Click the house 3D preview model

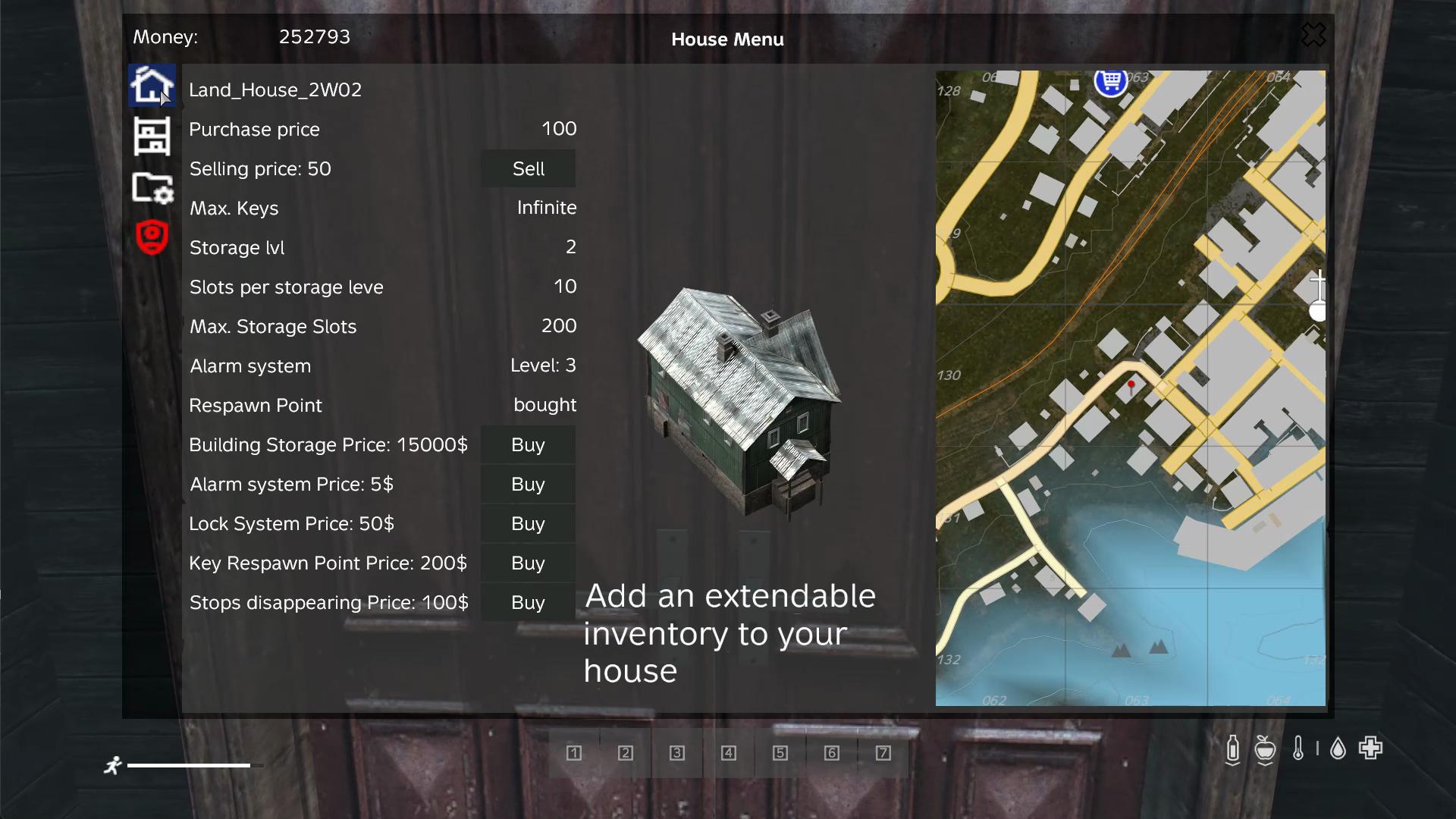click(x=739, y=398)
